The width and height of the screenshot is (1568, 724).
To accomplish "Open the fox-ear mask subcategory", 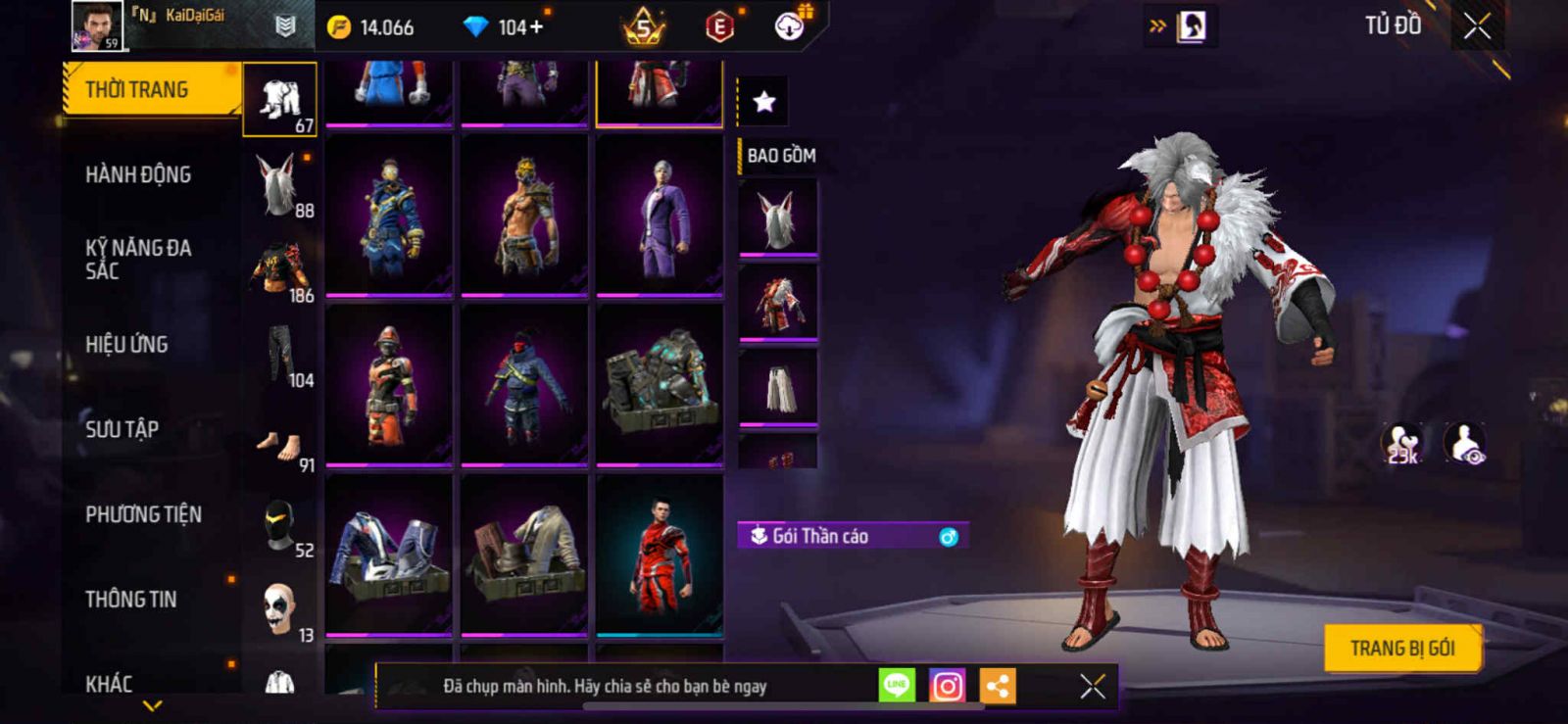I will coord(279,184).
